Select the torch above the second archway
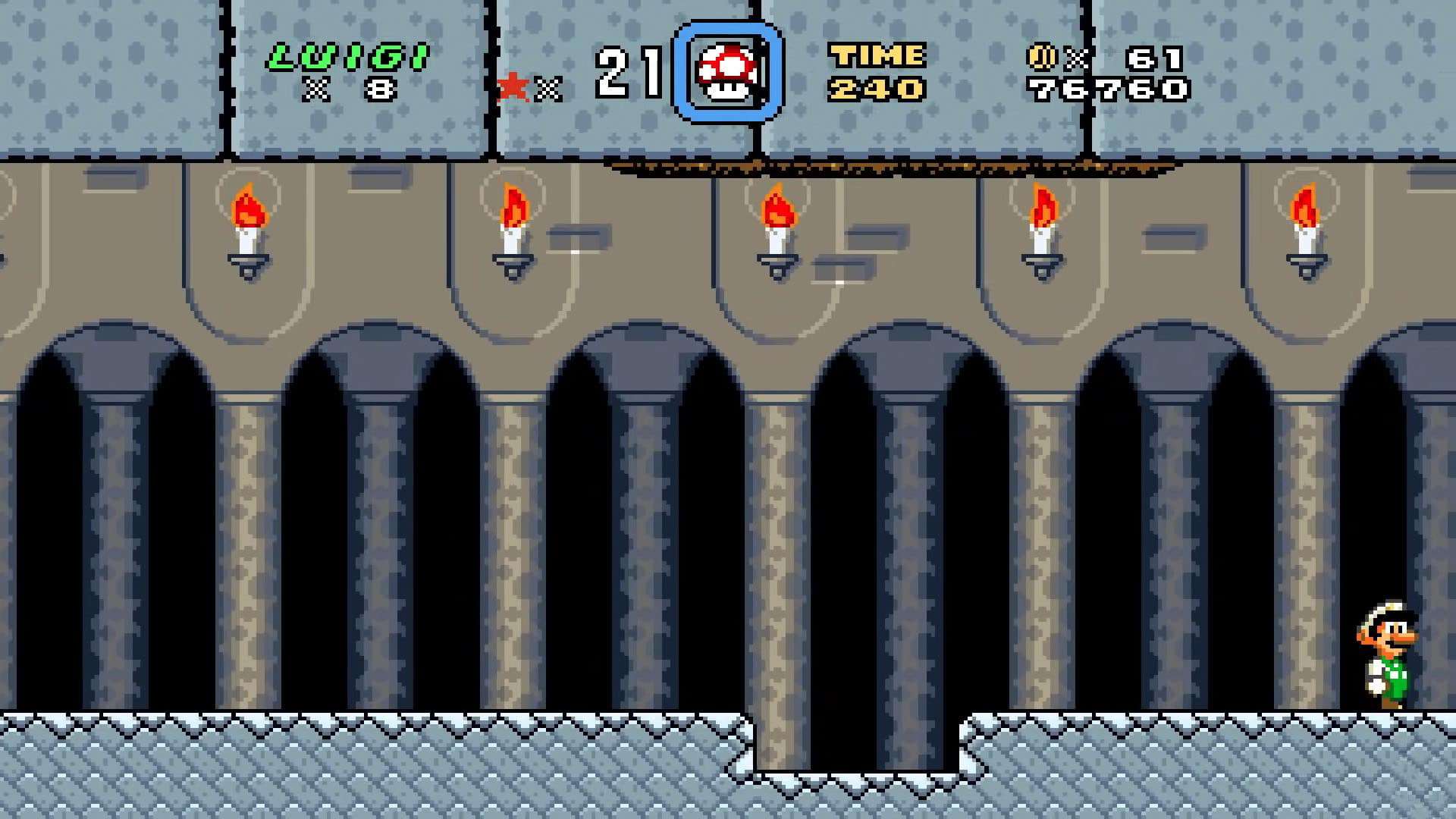The height and width of the screenshot is (819, 1456). (x=514, y=227)
